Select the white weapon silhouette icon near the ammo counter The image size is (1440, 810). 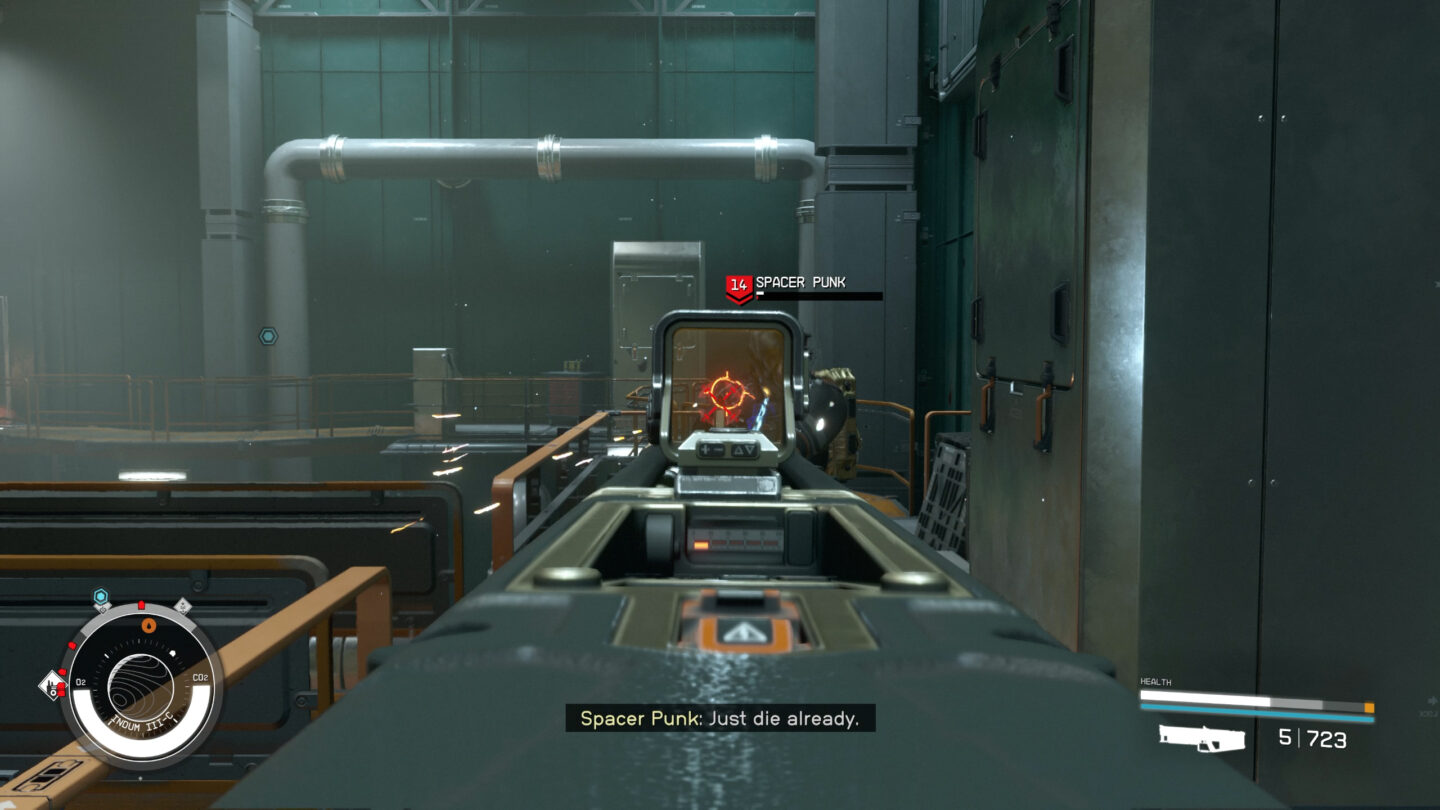point(1202,739)
